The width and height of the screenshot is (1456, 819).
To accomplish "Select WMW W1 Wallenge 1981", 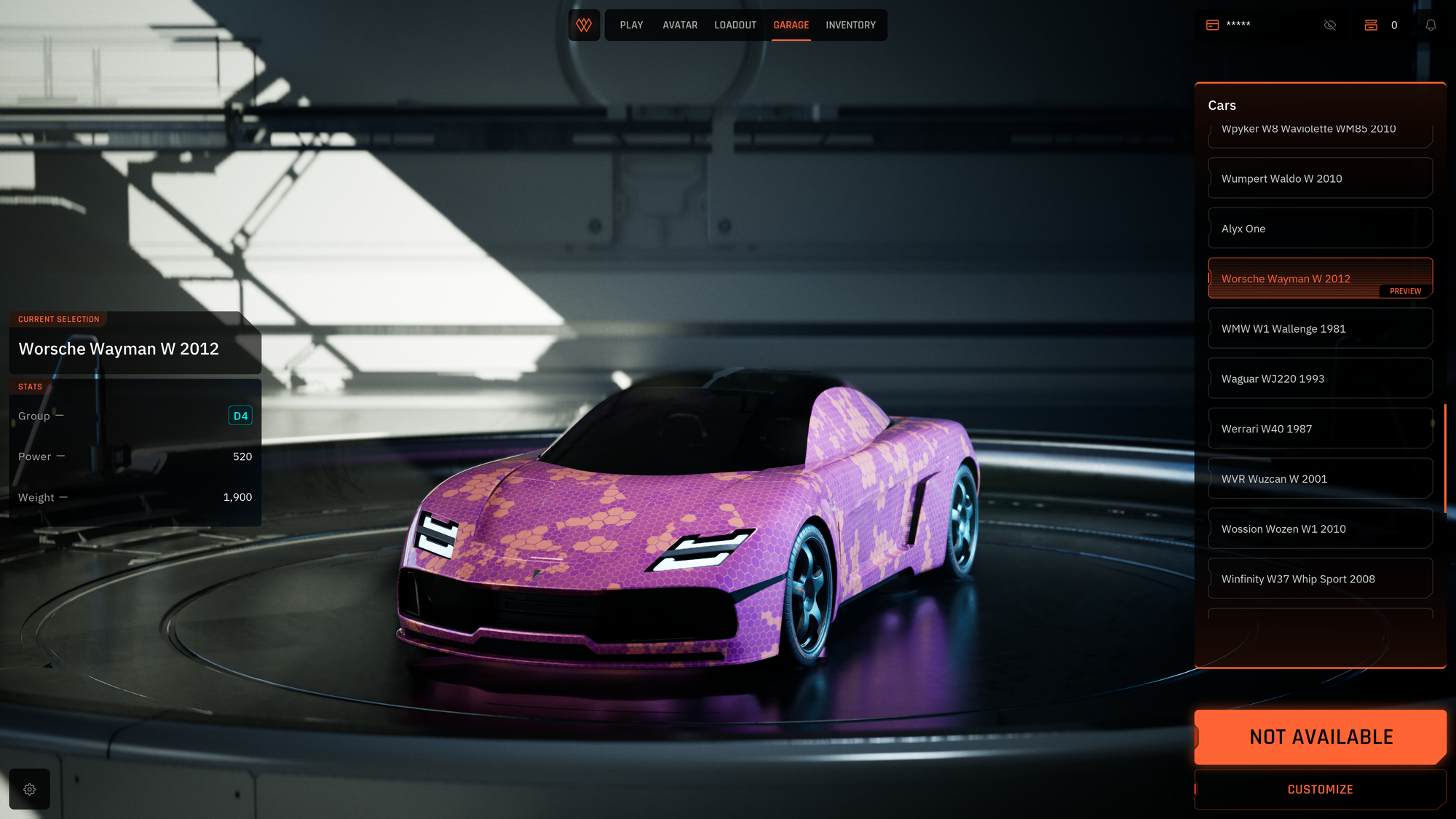I will [1320, 328].
